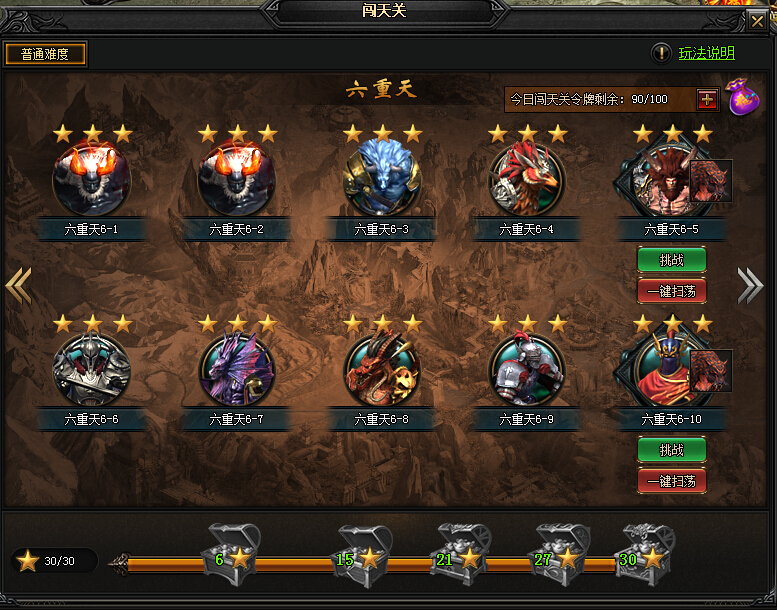This screenshot has height=610, width=777.
Task: Select stage 六重天6-8 red dragon
Action: point(382,369)
